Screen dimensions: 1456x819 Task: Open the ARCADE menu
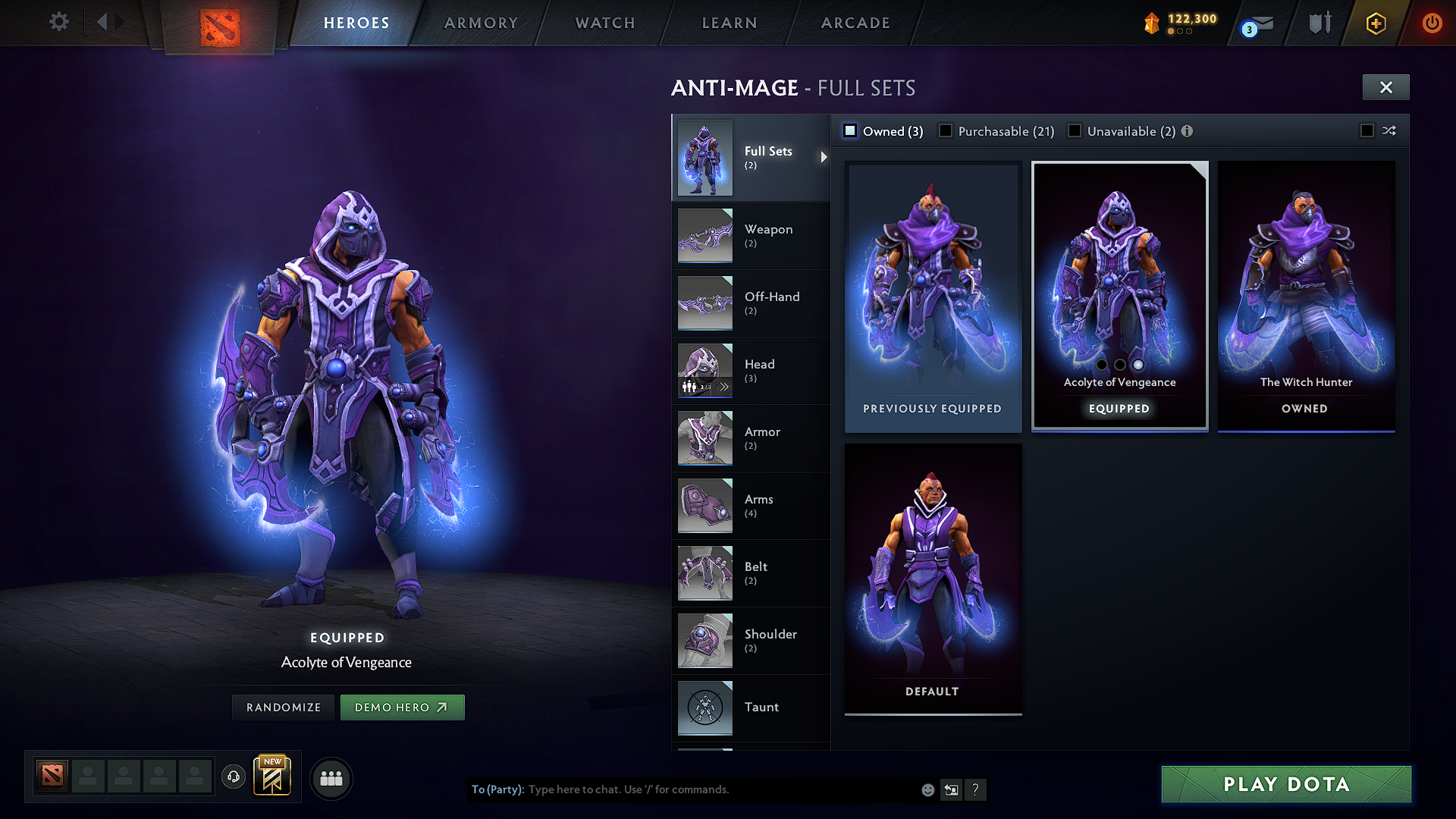855,23
